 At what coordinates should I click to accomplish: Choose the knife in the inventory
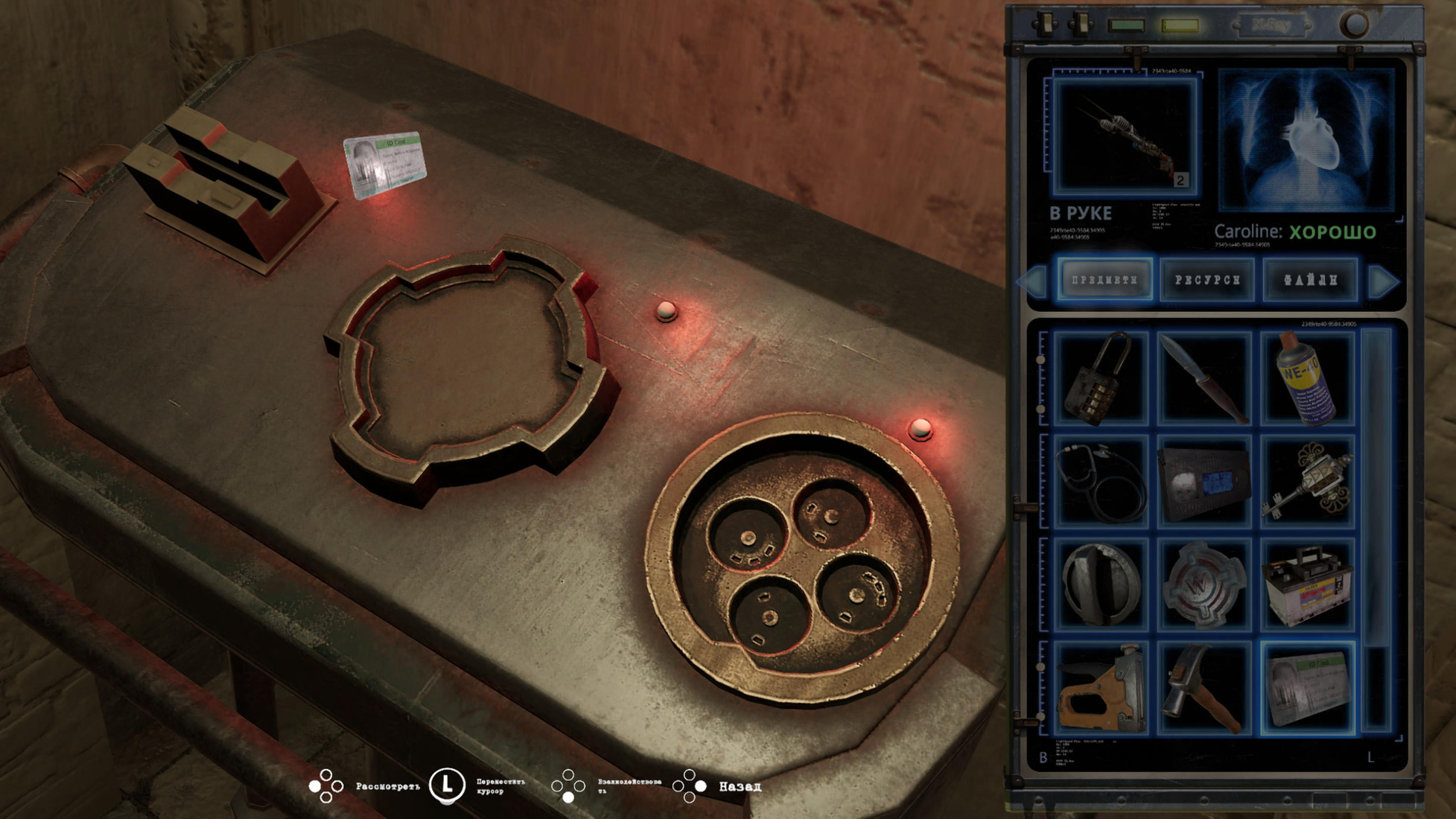(x=1204, y=380)
